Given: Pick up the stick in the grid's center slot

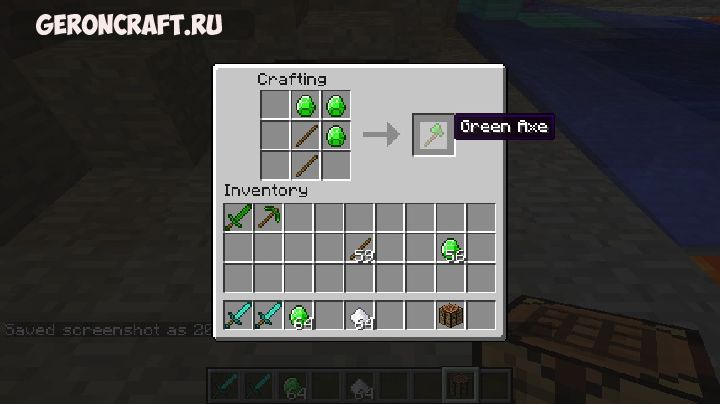Looking at the screenshot, I should 306,134.
